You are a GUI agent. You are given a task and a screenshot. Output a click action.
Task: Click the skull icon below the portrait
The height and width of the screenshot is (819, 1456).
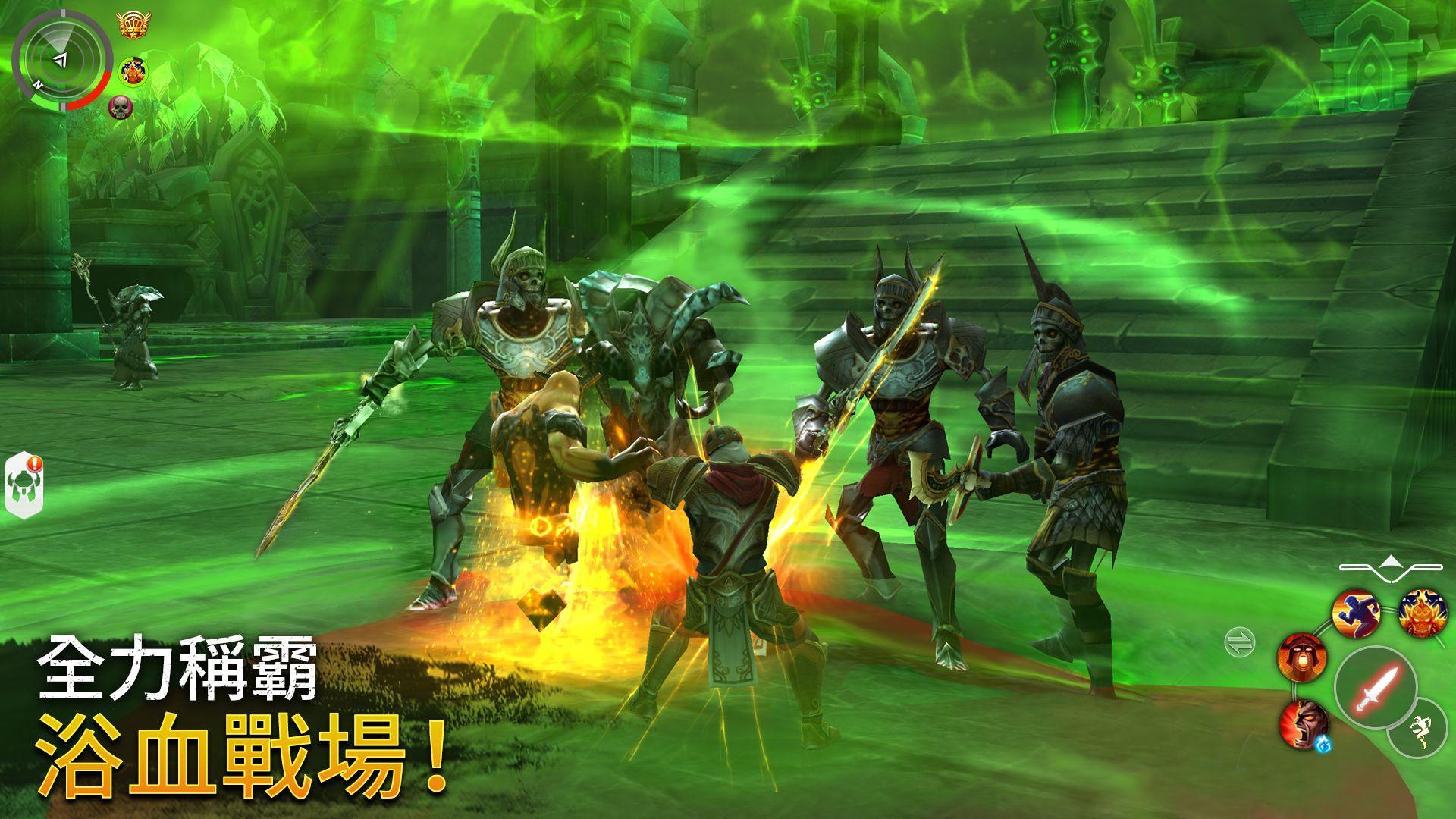click(121, 108)
